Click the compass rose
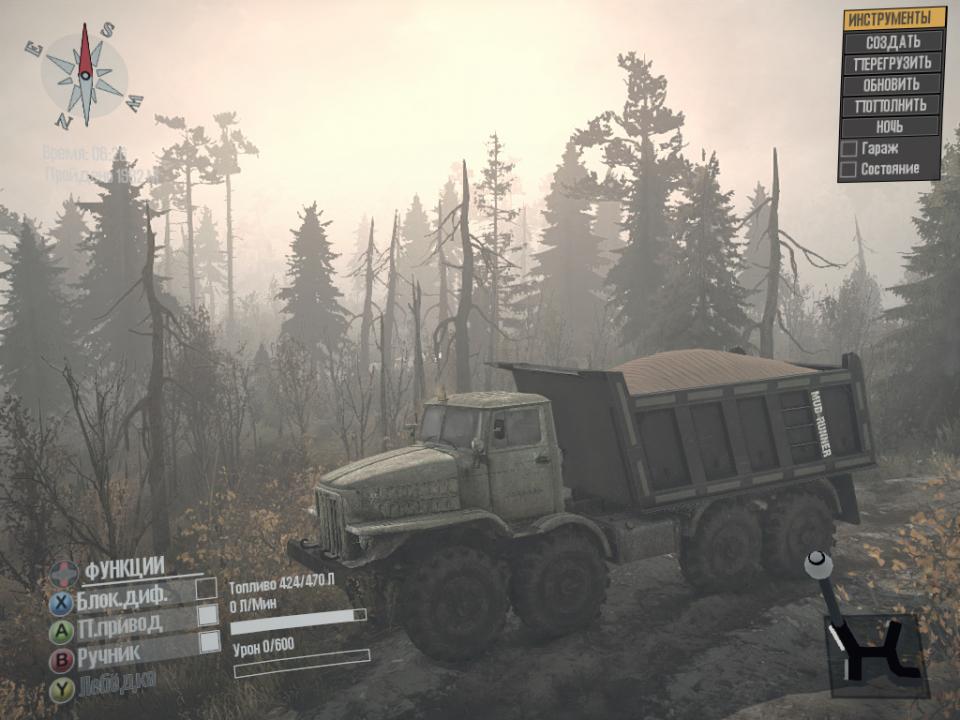 coord(86,76)
